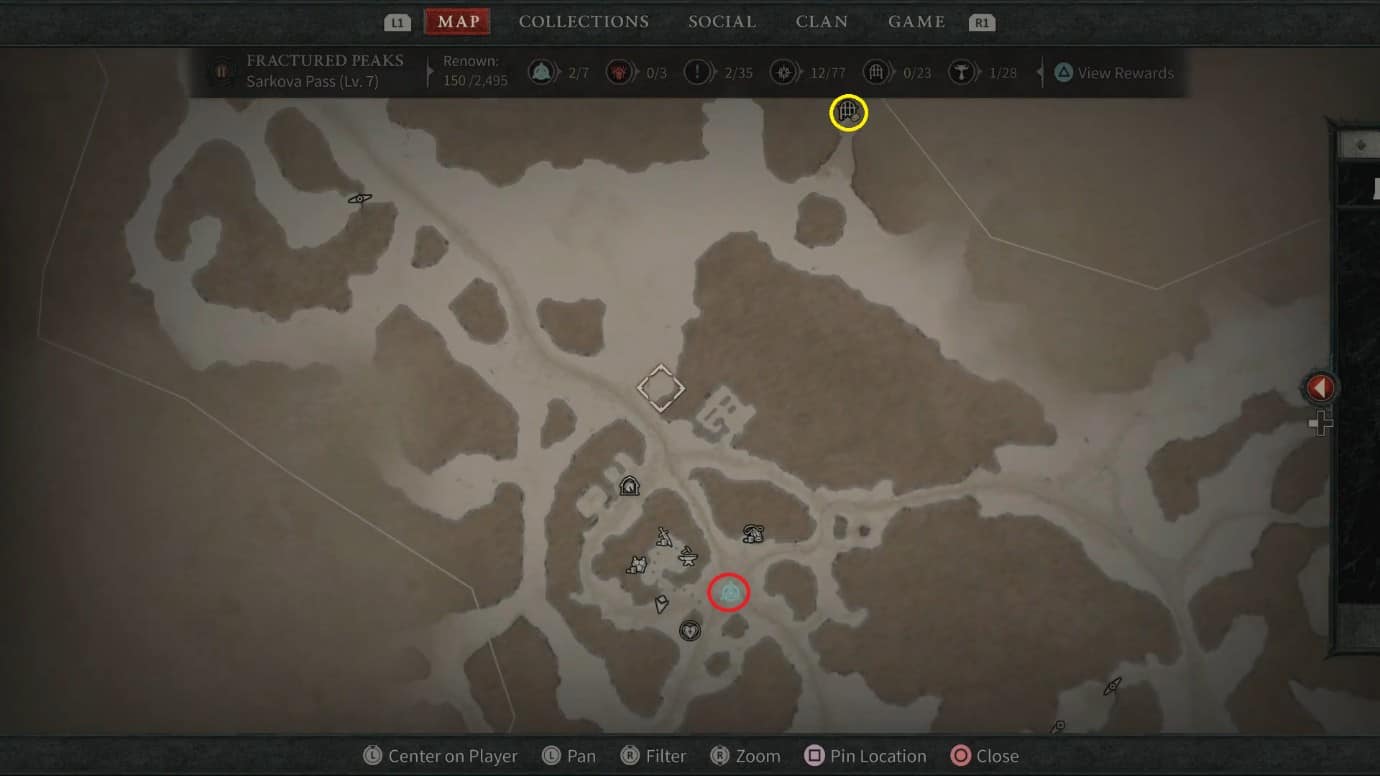1380x776 pixels.
Task: Click the Blacksmith anvil icon in town
Action: click(x=688, y=557)
